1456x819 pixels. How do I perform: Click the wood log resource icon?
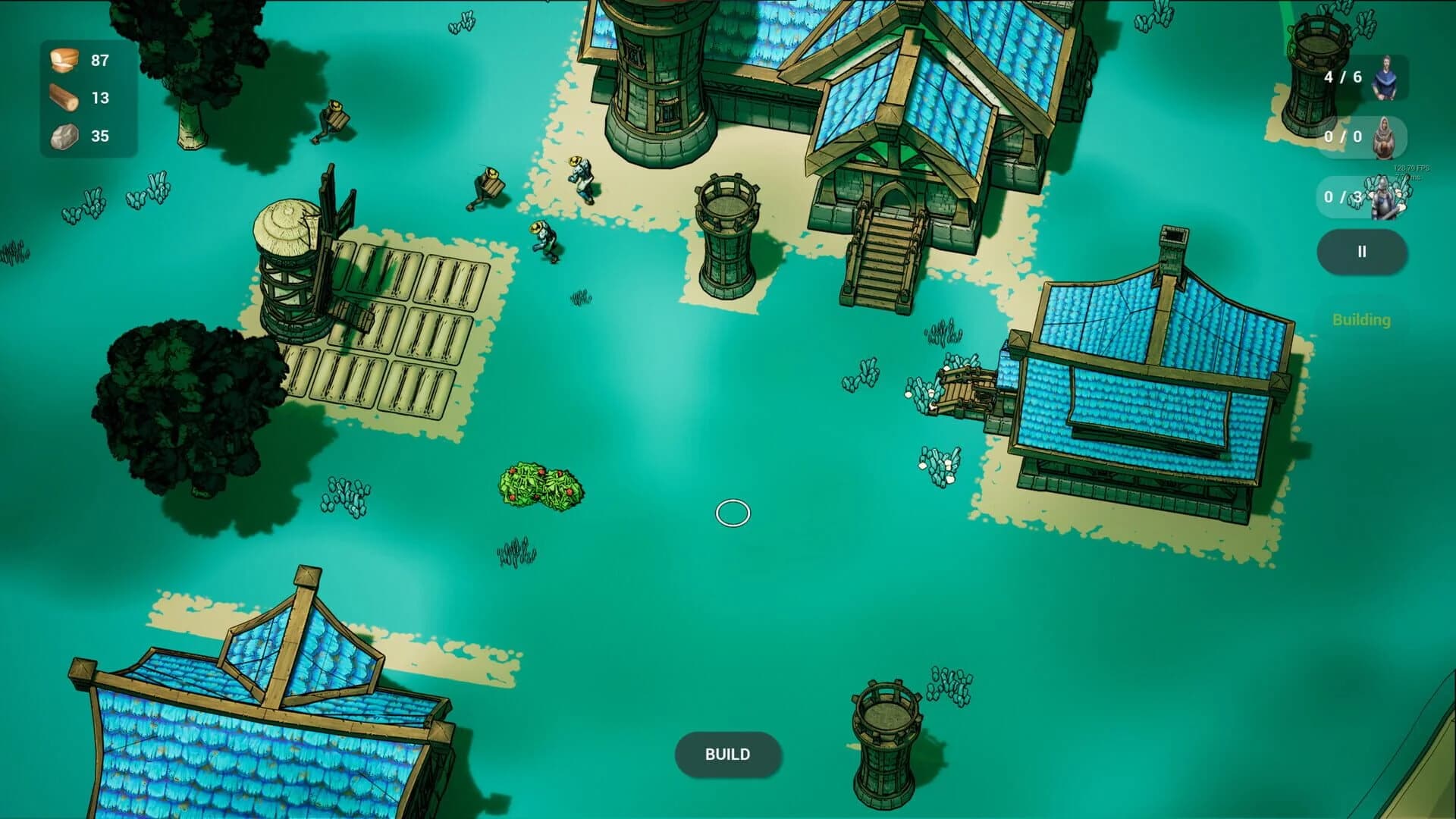click(64, 99)
